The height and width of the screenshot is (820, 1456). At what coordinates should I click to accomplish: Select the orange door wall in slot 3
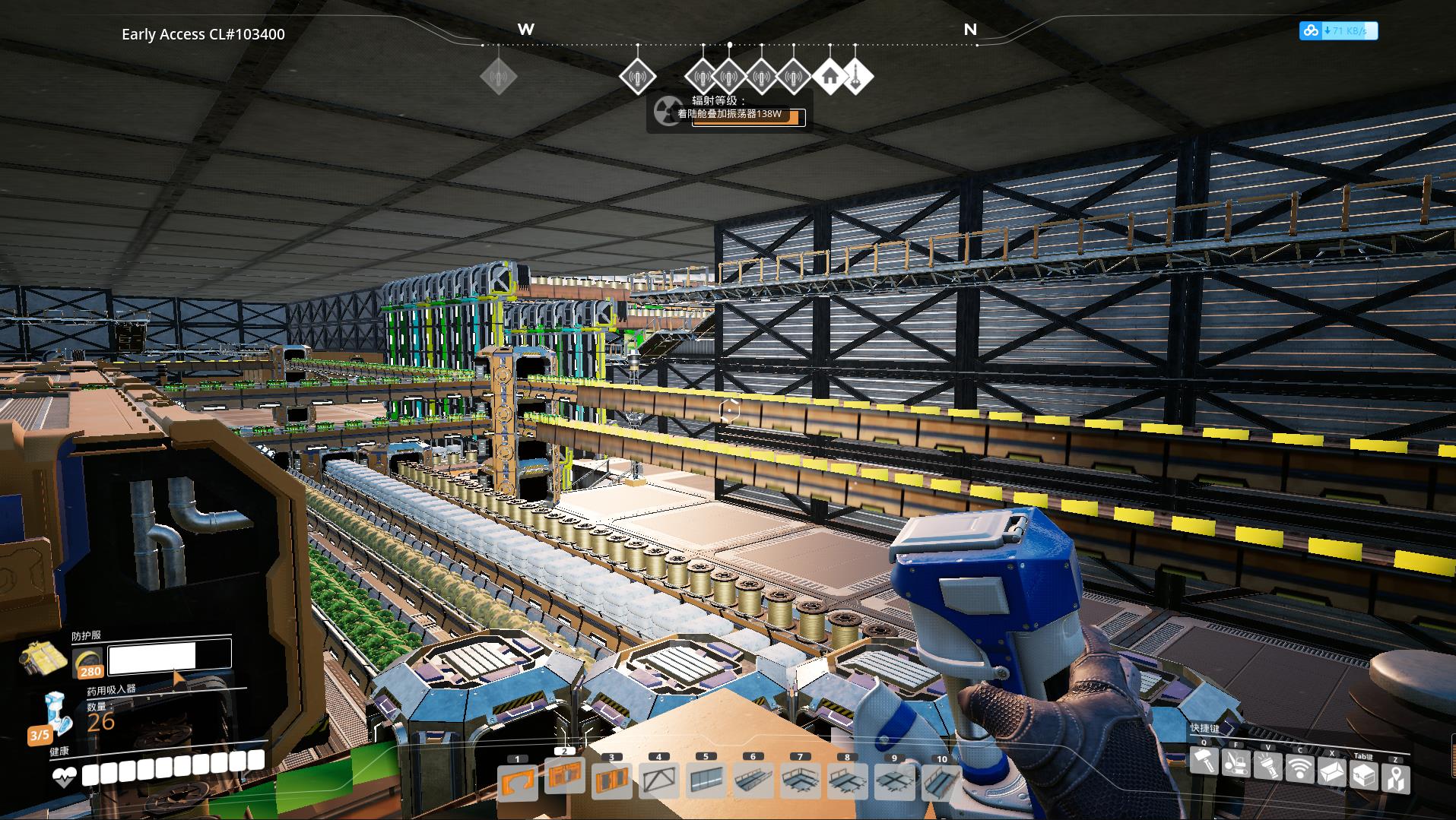coord(612,781)
